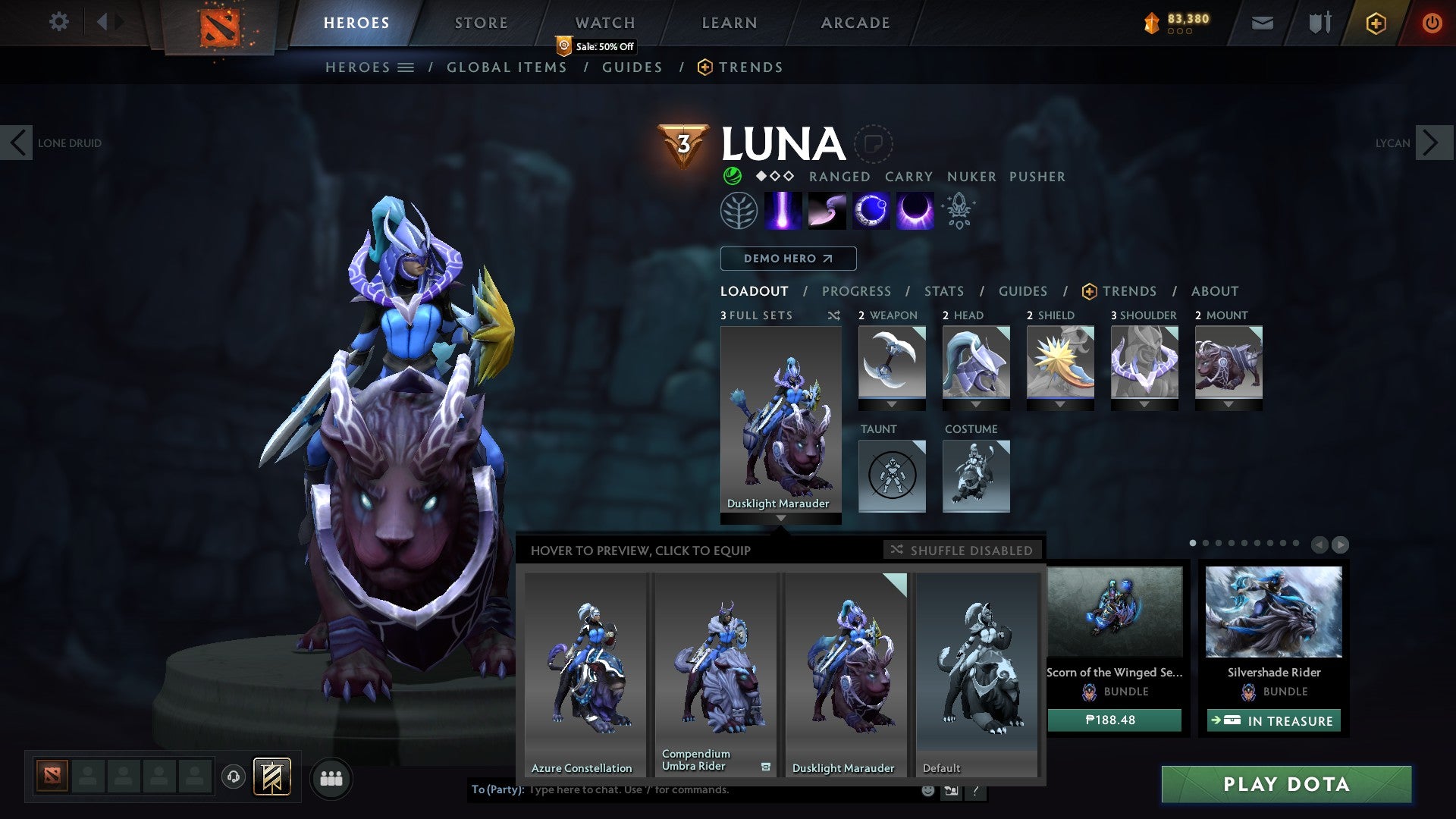
Task: Click the Demo Hero button
Action: [788, 259]
